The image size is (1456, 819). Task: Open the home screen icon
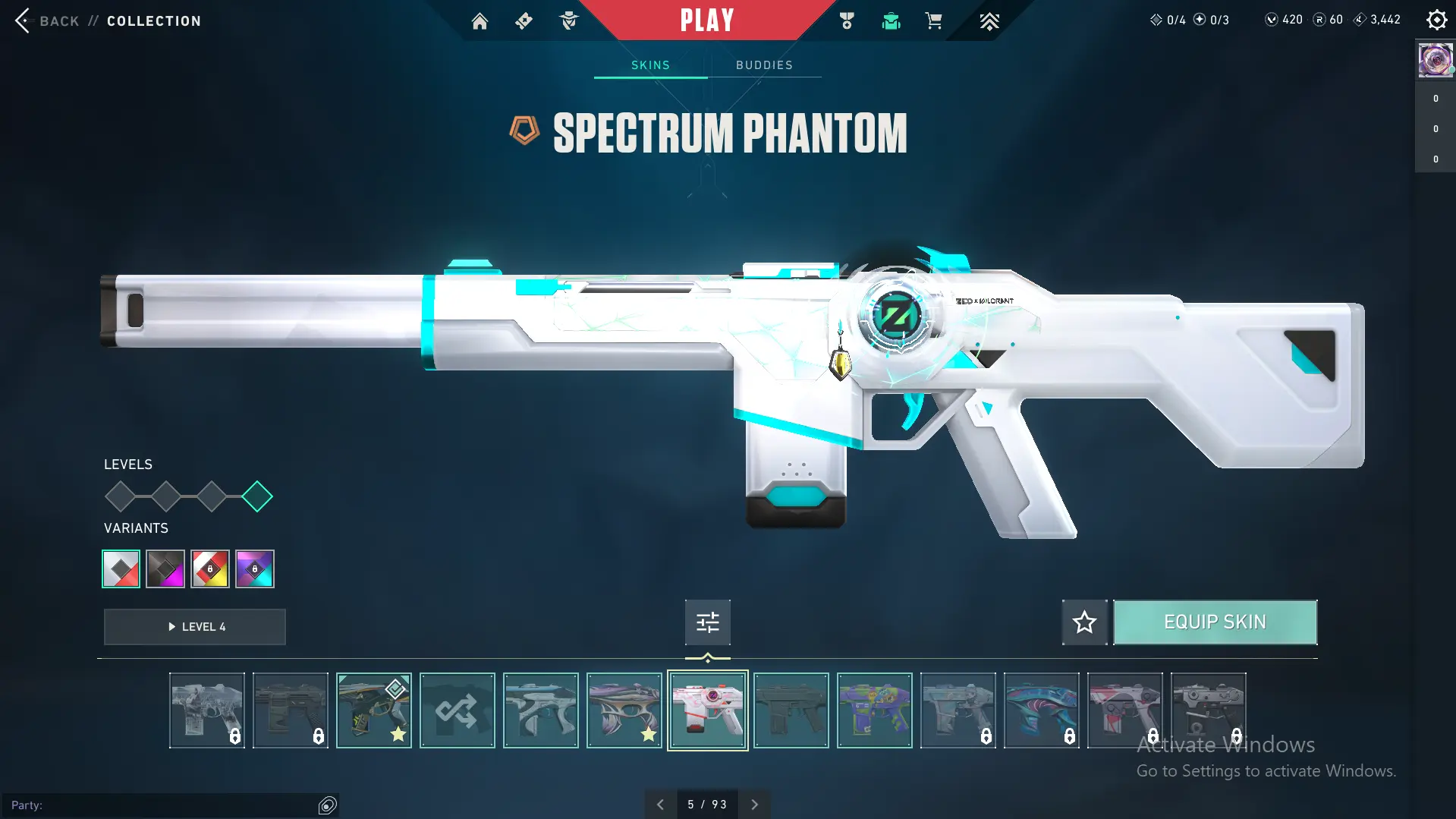[x=480, y=21]
